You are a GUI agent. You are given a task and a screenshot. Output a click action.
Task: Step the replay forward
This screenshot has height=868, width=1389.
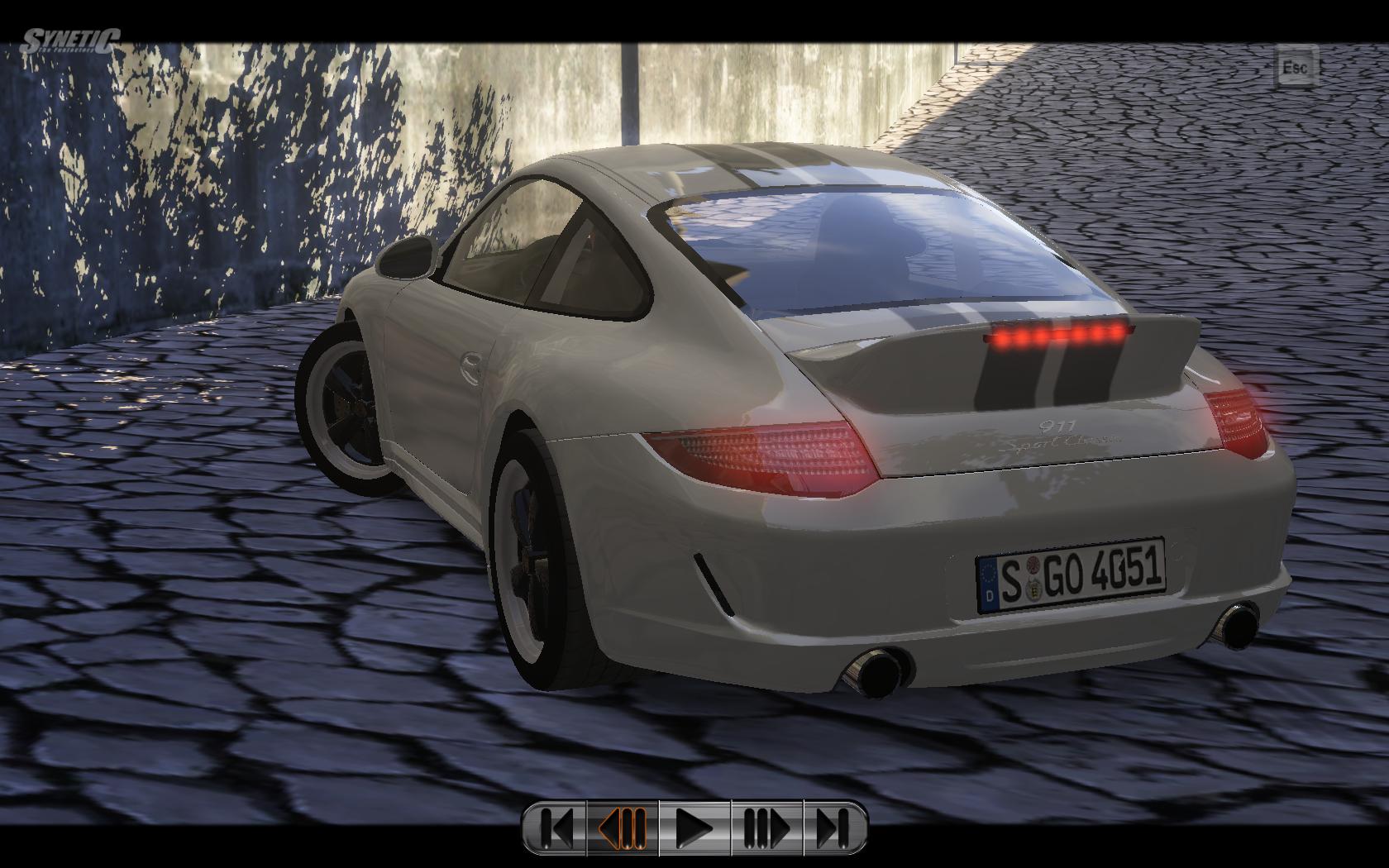[x=766, y=827]
